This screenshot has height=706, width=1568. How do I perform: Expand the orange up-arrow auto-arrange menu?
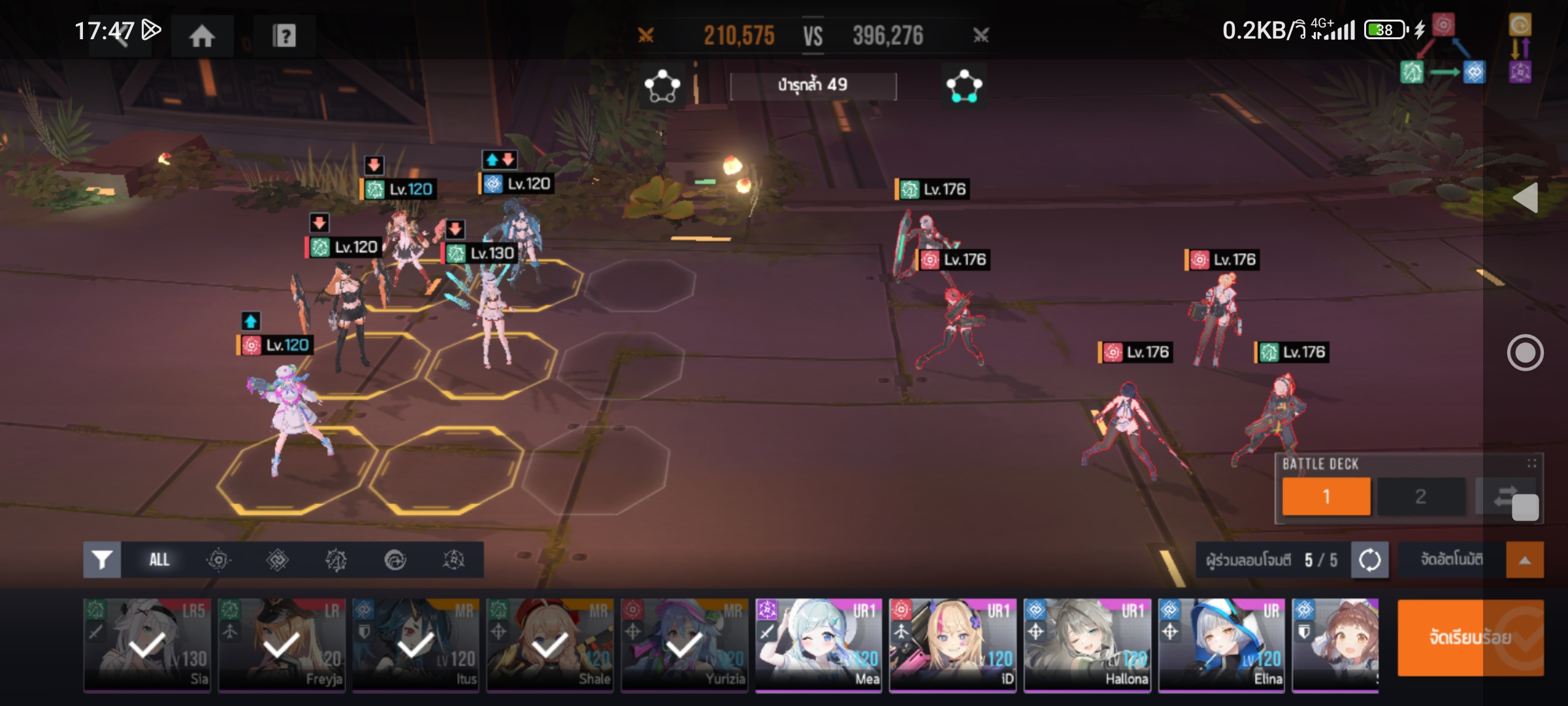point(1525,560)
